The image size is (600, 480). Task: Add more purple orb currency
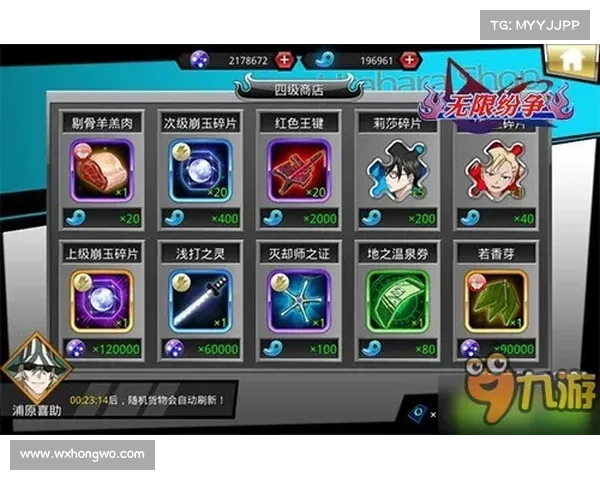point(285,60)
